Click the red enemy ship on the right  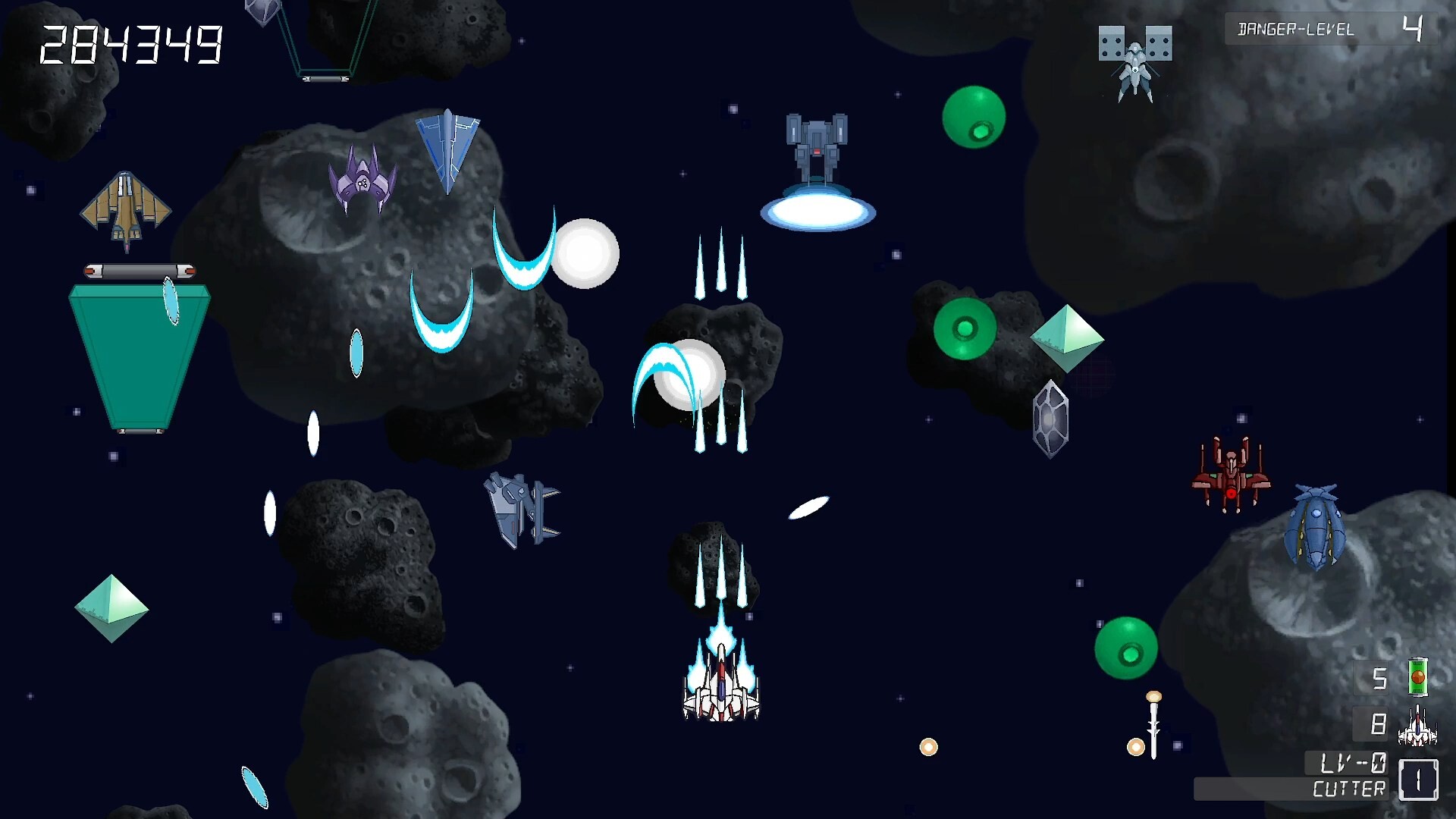click(1232, 474)
